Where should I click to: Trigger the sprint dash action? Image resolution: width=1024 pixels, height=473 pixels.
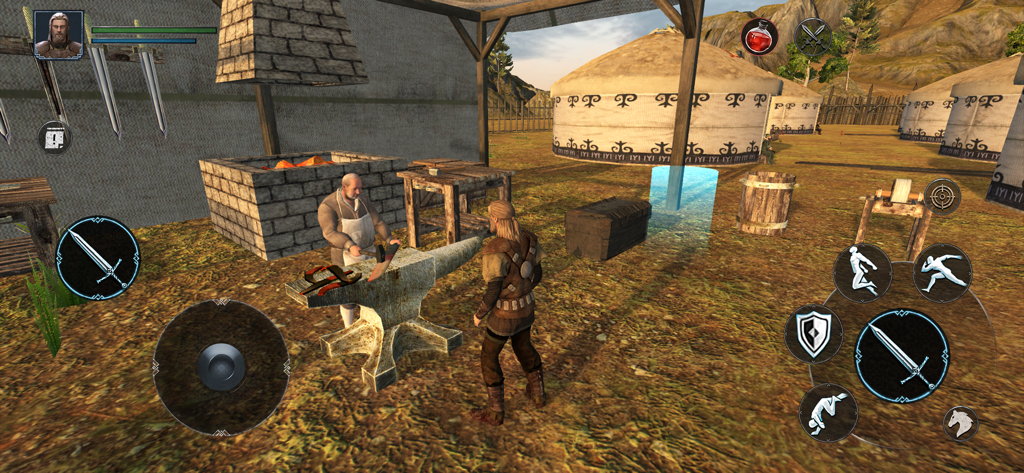942,272
